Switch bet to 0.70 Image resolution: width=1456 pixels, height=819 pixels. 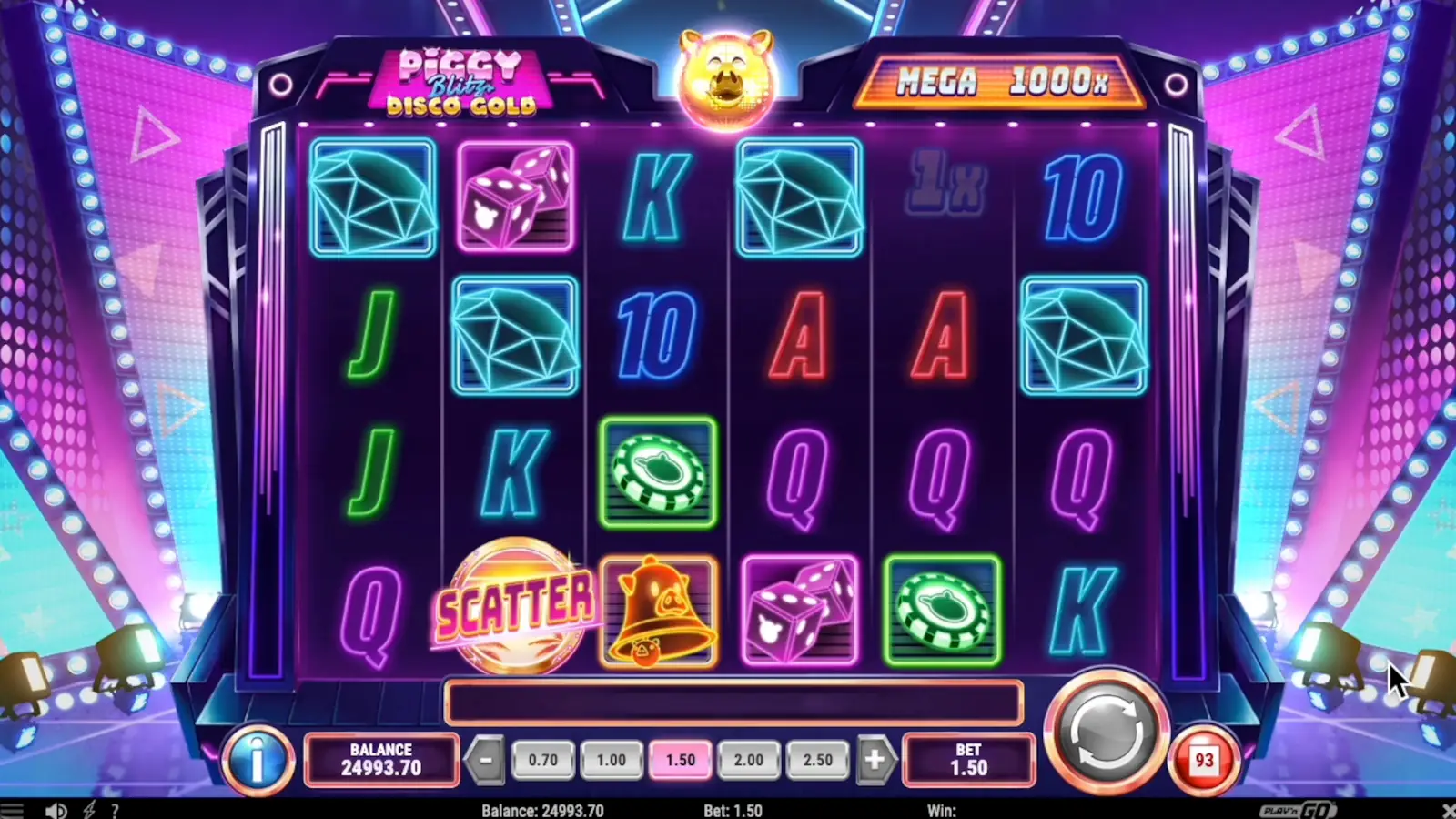tap(542, 759)
